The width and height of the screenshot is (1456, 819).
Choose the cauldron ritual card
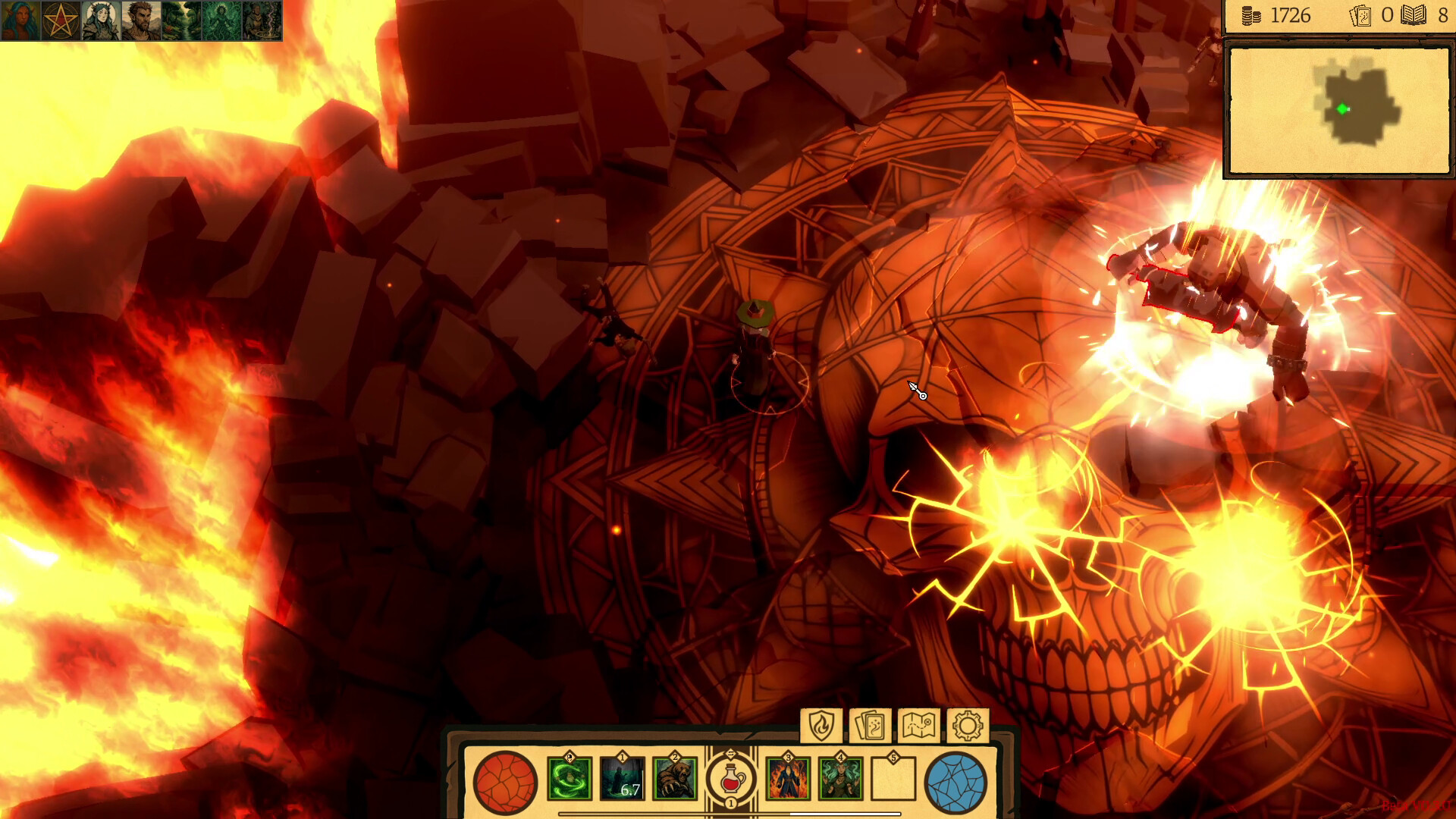point(262,20)
